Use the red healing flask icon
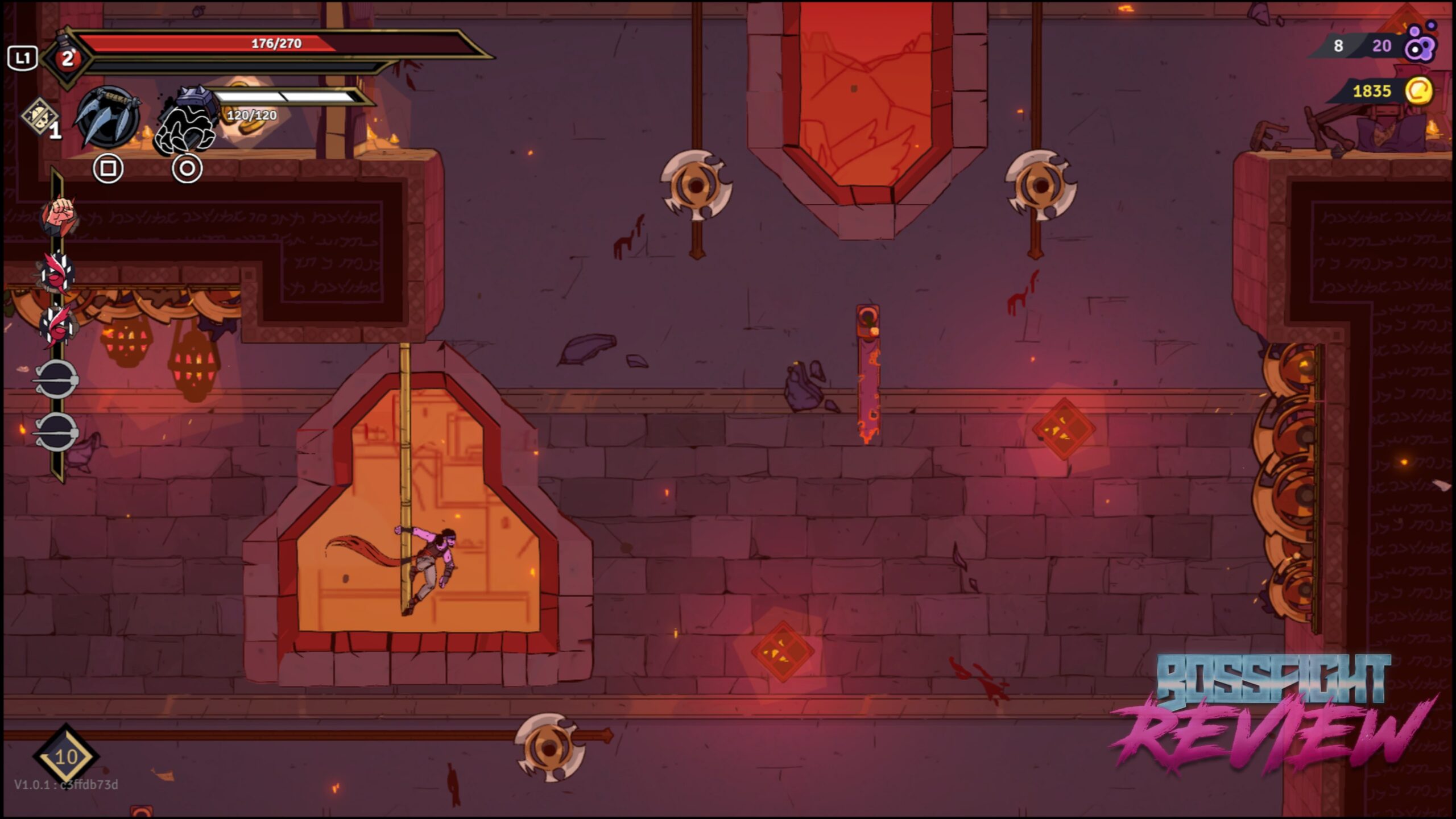Image resolution: width=1456 pixels, height=819 pixels. pos(67,58)
